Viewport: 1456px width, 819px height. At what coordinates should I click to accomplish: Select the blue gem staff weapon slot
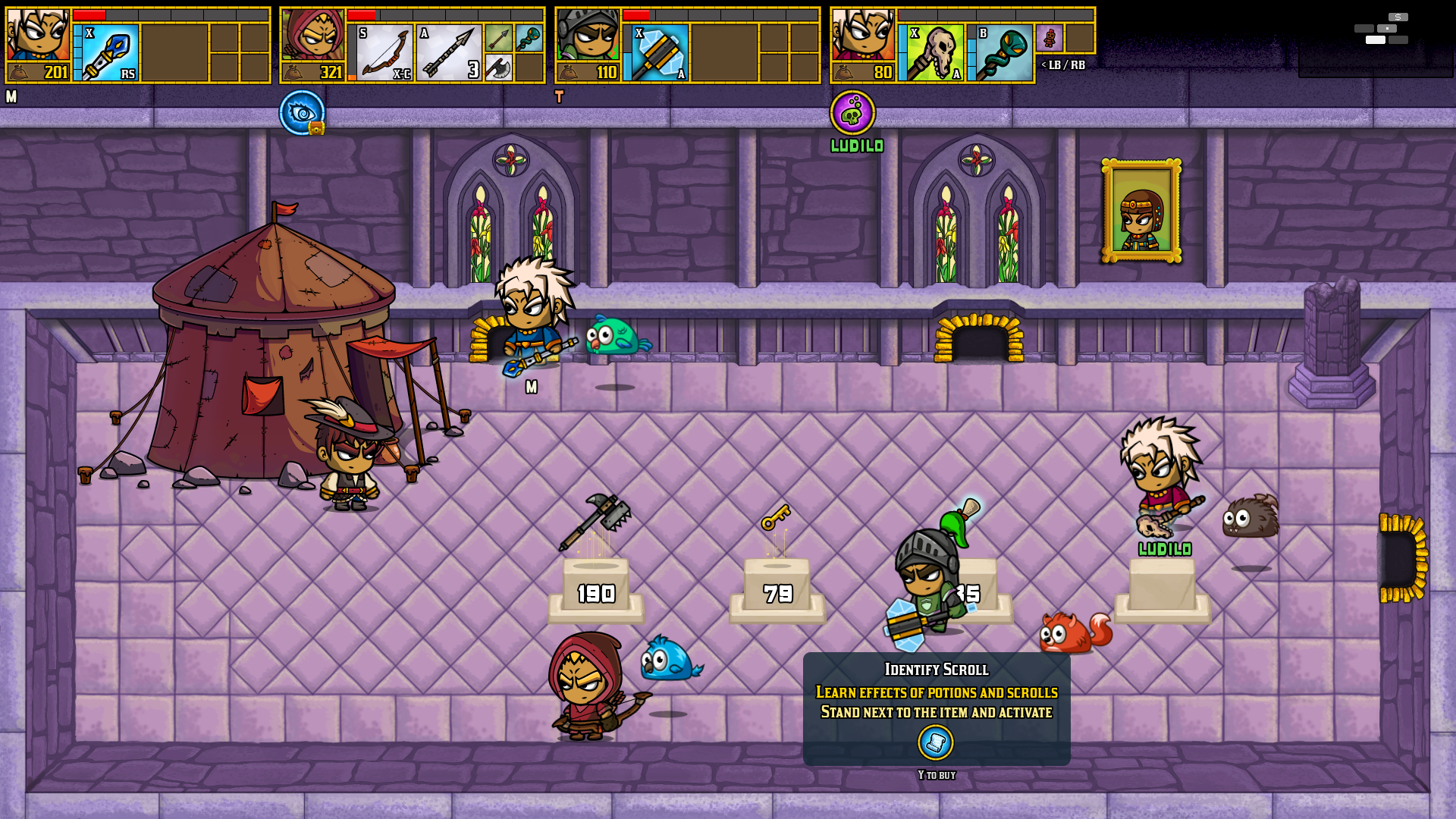(x=111, y=52)
